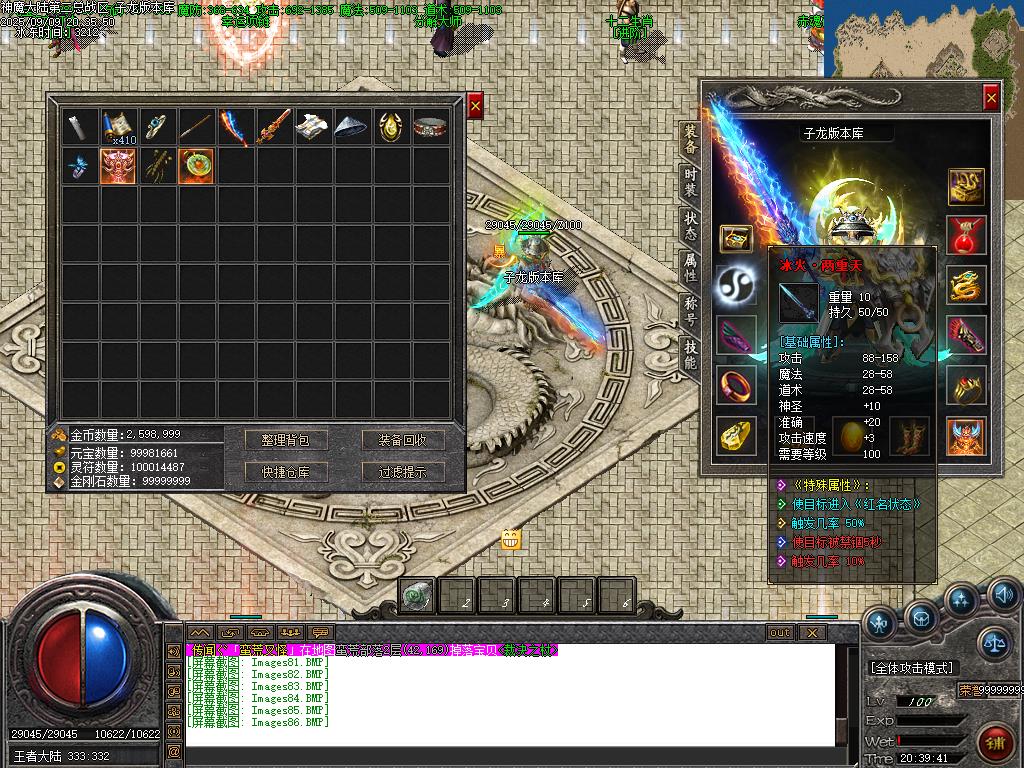Show the 属性 attributes tab
1024x768 pixels.
pyautogui.click(x=690, y=267)
